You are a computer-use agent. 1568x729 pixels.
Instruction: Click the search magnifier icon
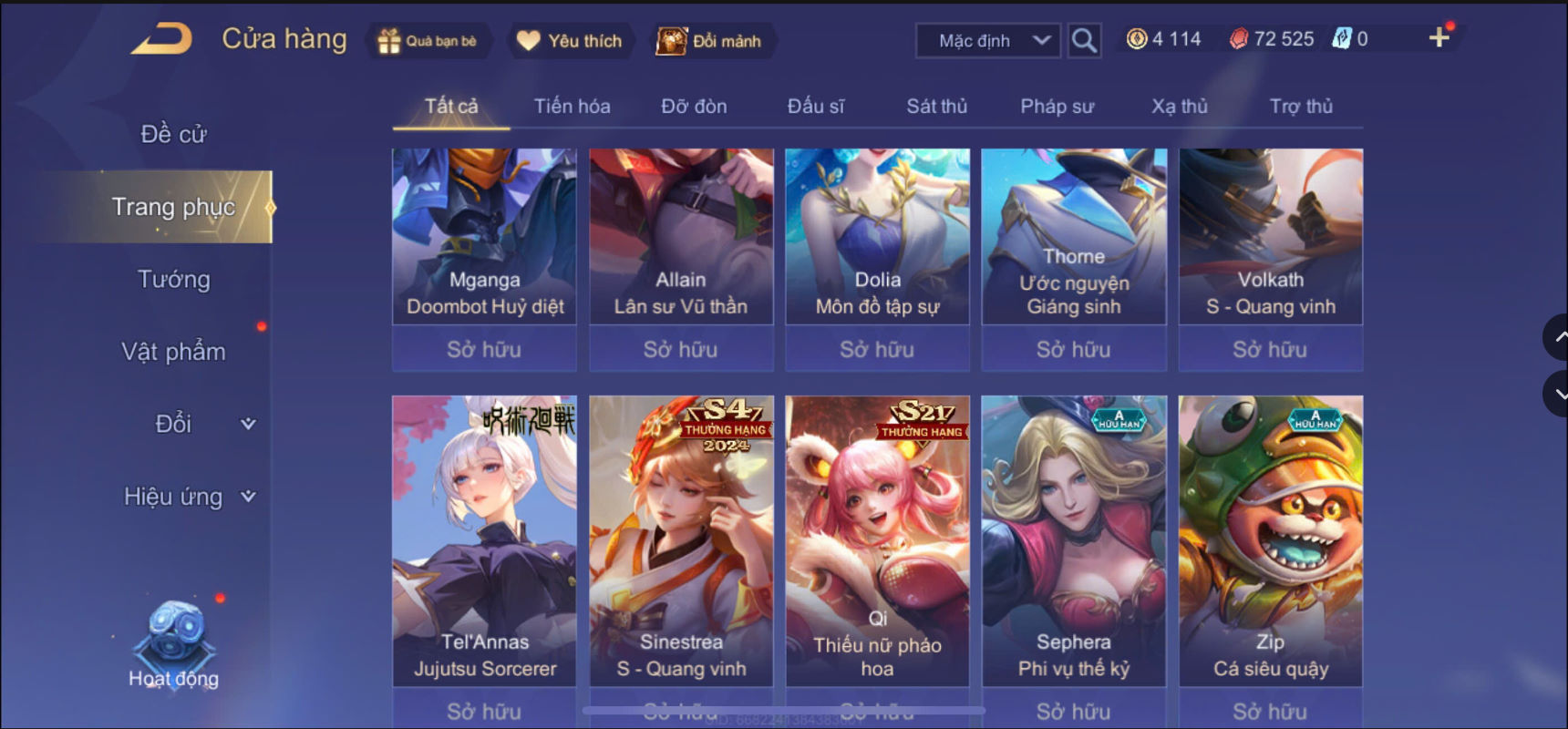pyautogui.click(x=1084, y=39)
